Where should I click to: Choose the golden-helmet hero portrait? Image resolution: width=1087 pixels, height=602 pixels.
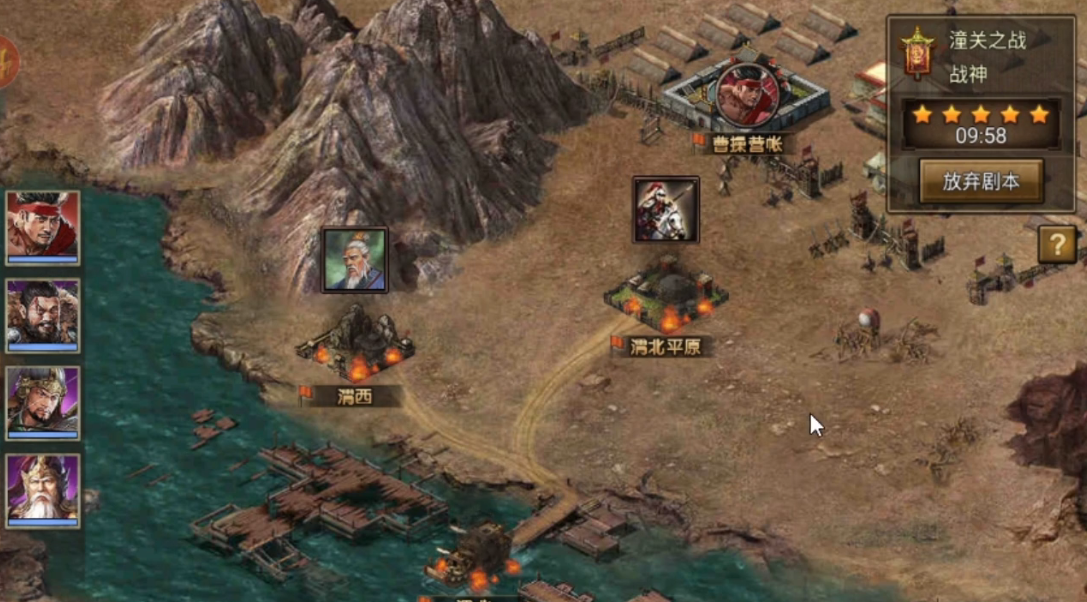tap(43, 402)
